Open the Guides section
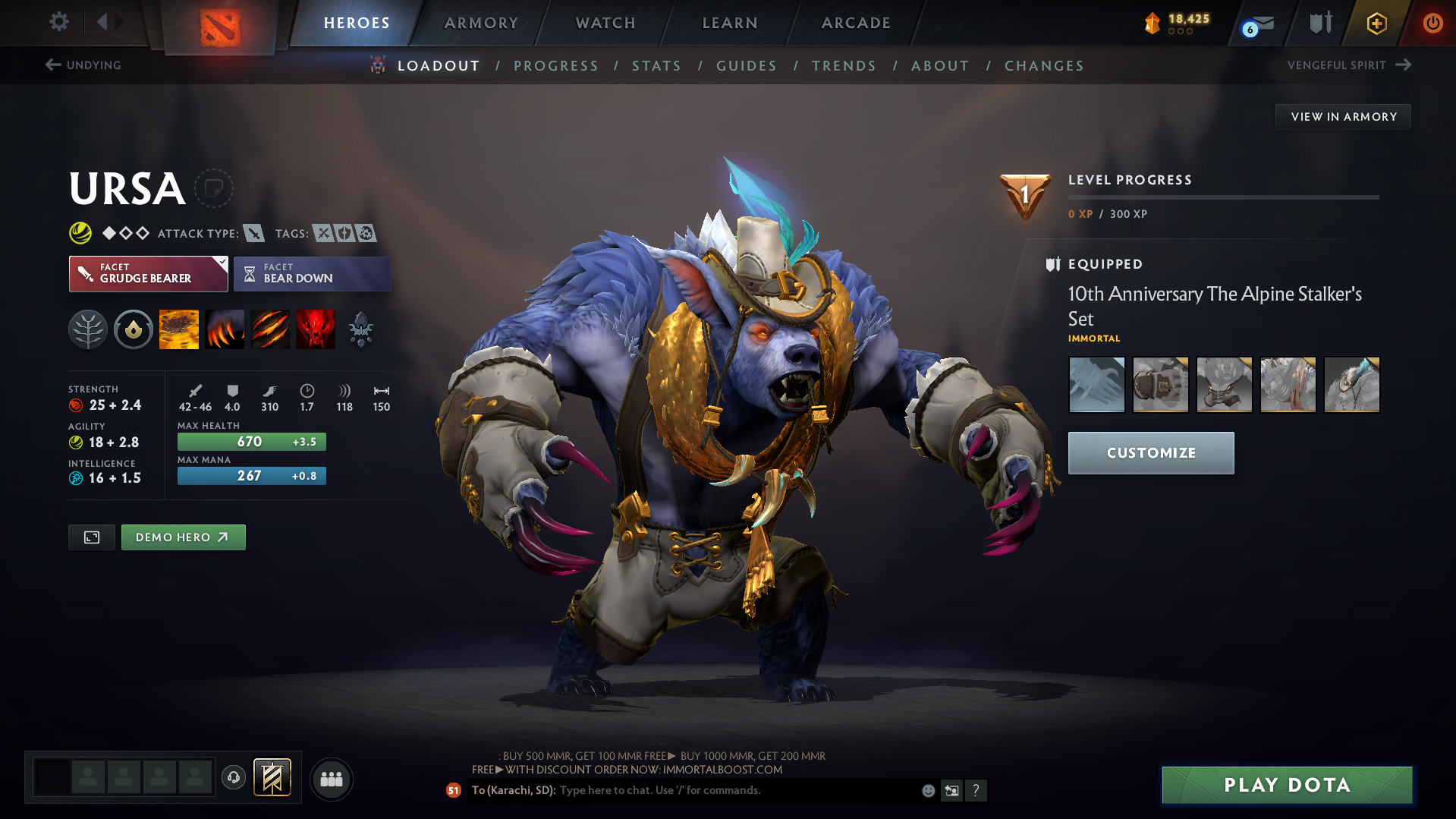Screen dimensions: 1456x819 [746, 66]
